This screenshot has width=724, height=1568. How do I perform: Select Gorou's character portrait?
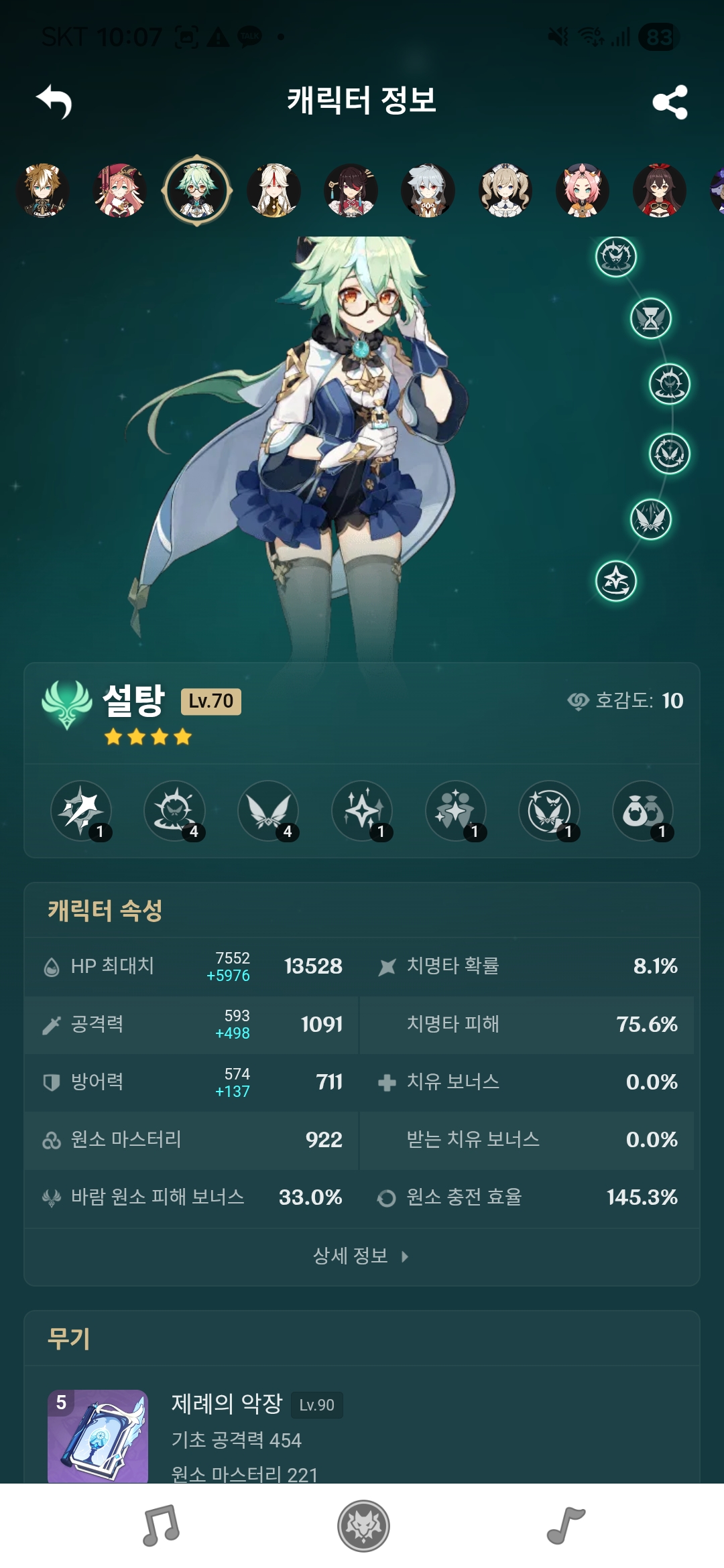[x=43, y=191]
